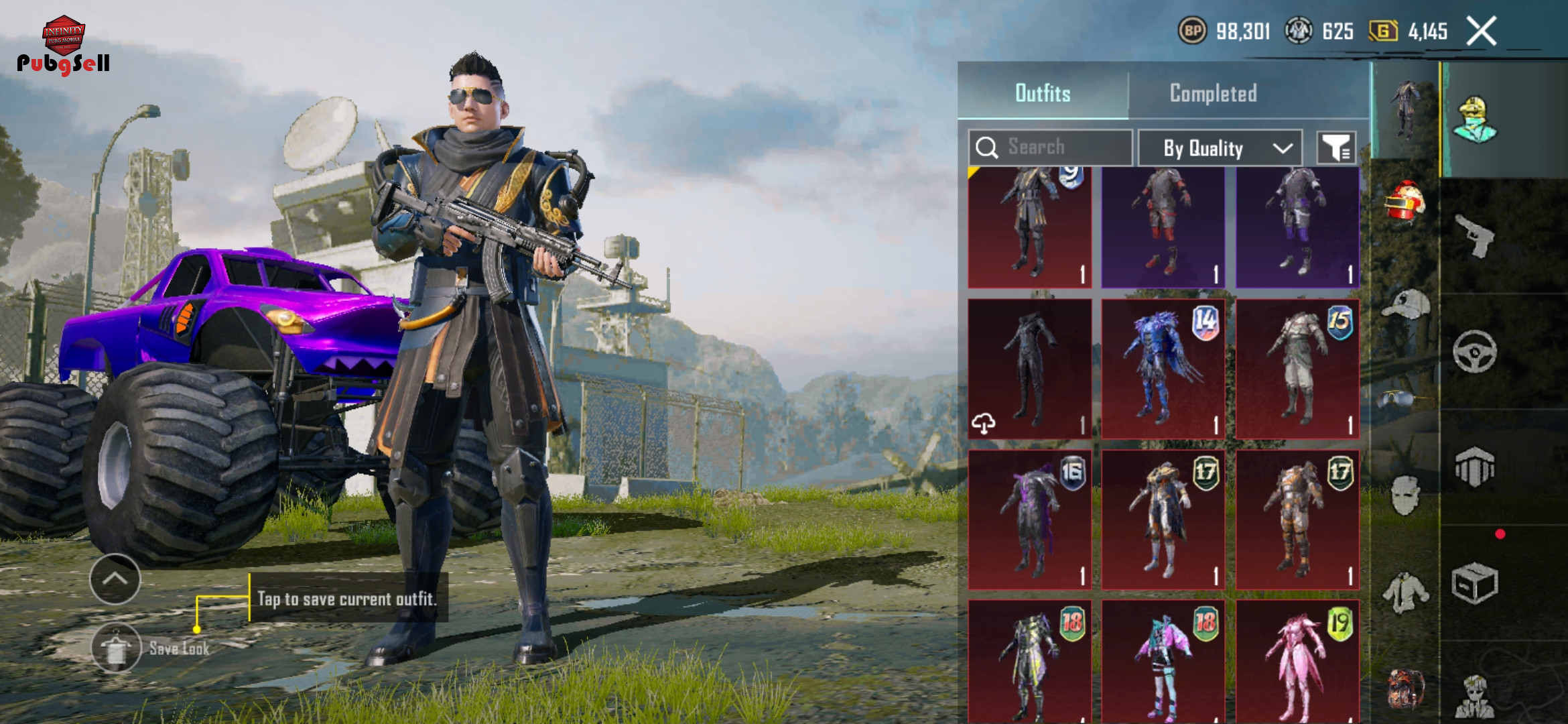Show the helmet subcategory

click(1405, 201)
